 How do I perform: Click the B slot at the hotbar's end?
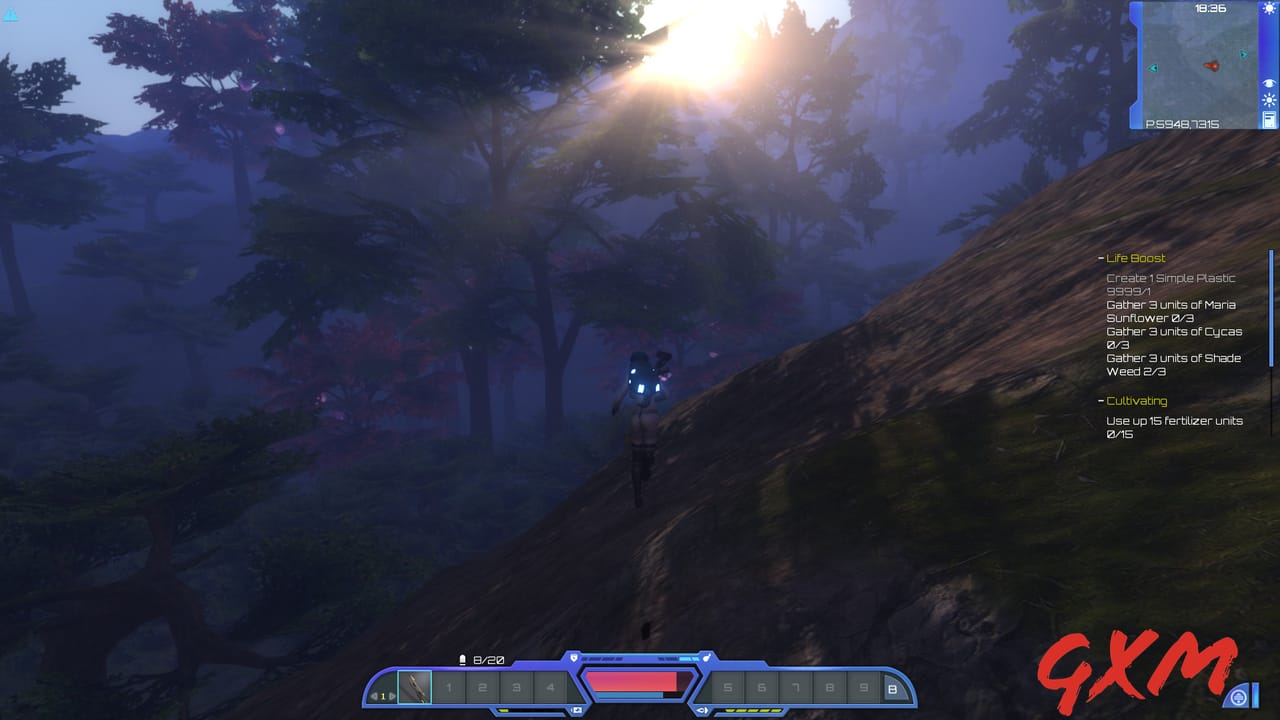pyautogui.click(x=893, y=689)
